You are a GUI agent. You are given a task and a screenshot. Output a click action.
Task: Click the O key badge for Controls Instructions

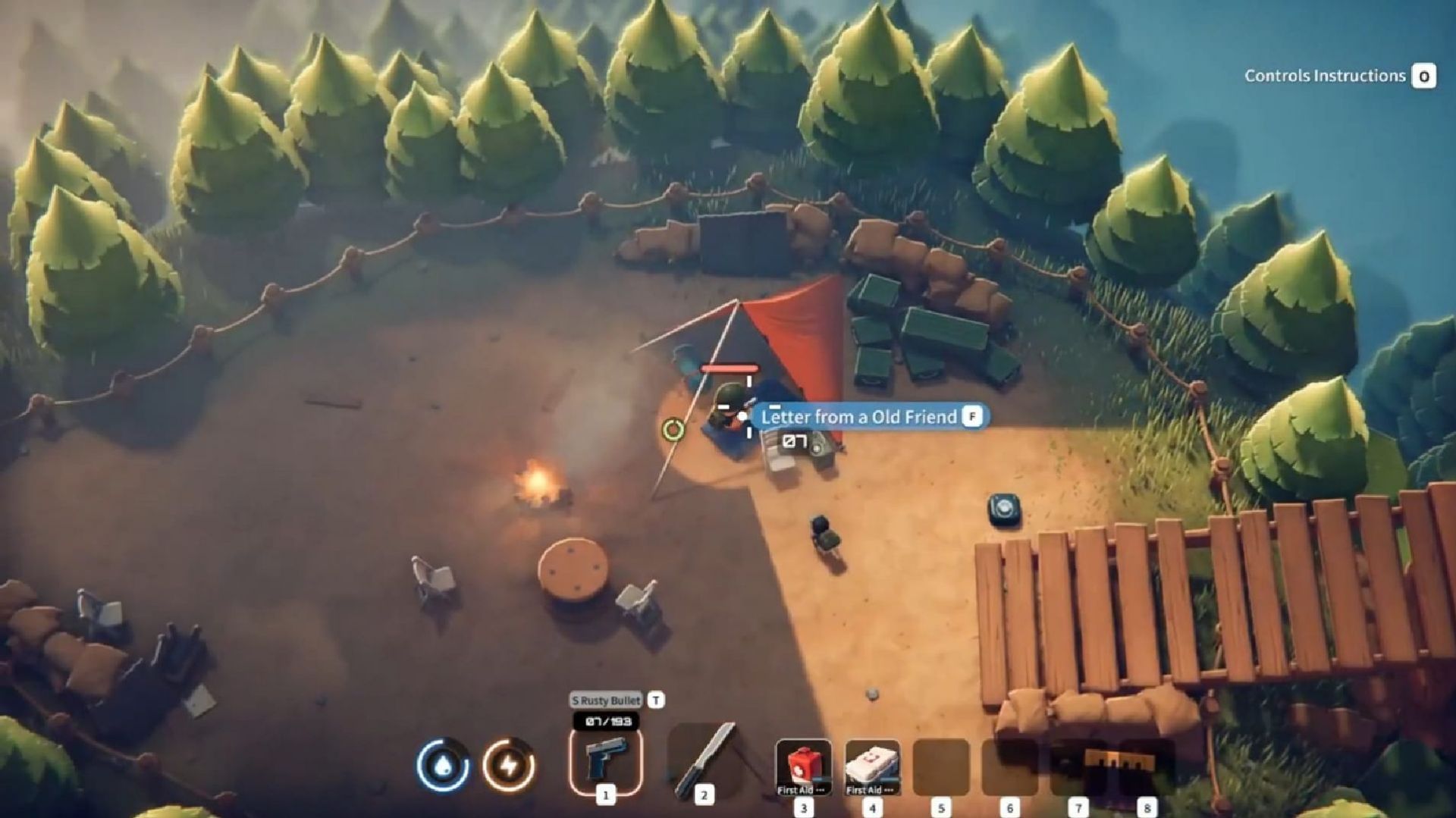point(1424,76)
